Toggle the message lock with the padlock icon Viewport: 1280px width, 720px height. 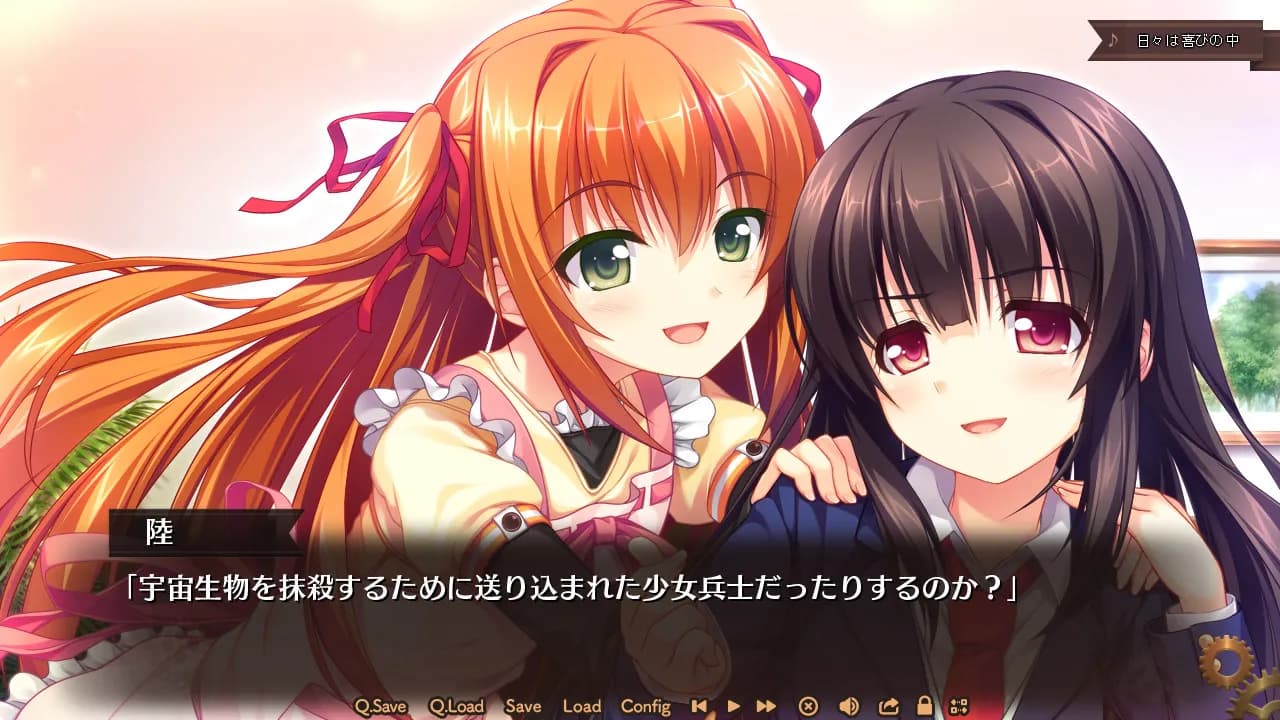pyautogui.click(x=924, y=706)
